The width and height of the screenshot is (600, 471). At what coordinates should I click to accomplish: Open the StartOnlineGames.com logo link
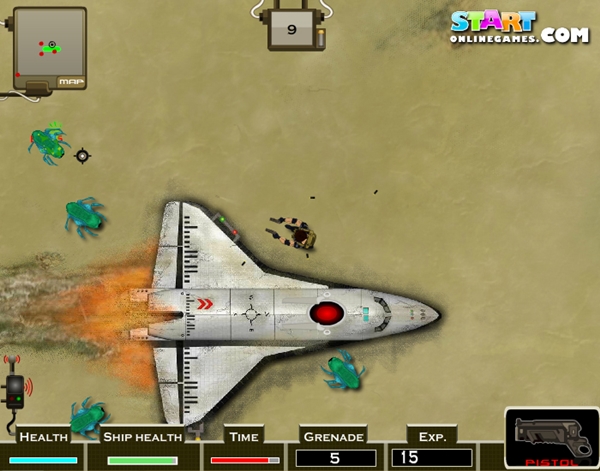point(518,27)
